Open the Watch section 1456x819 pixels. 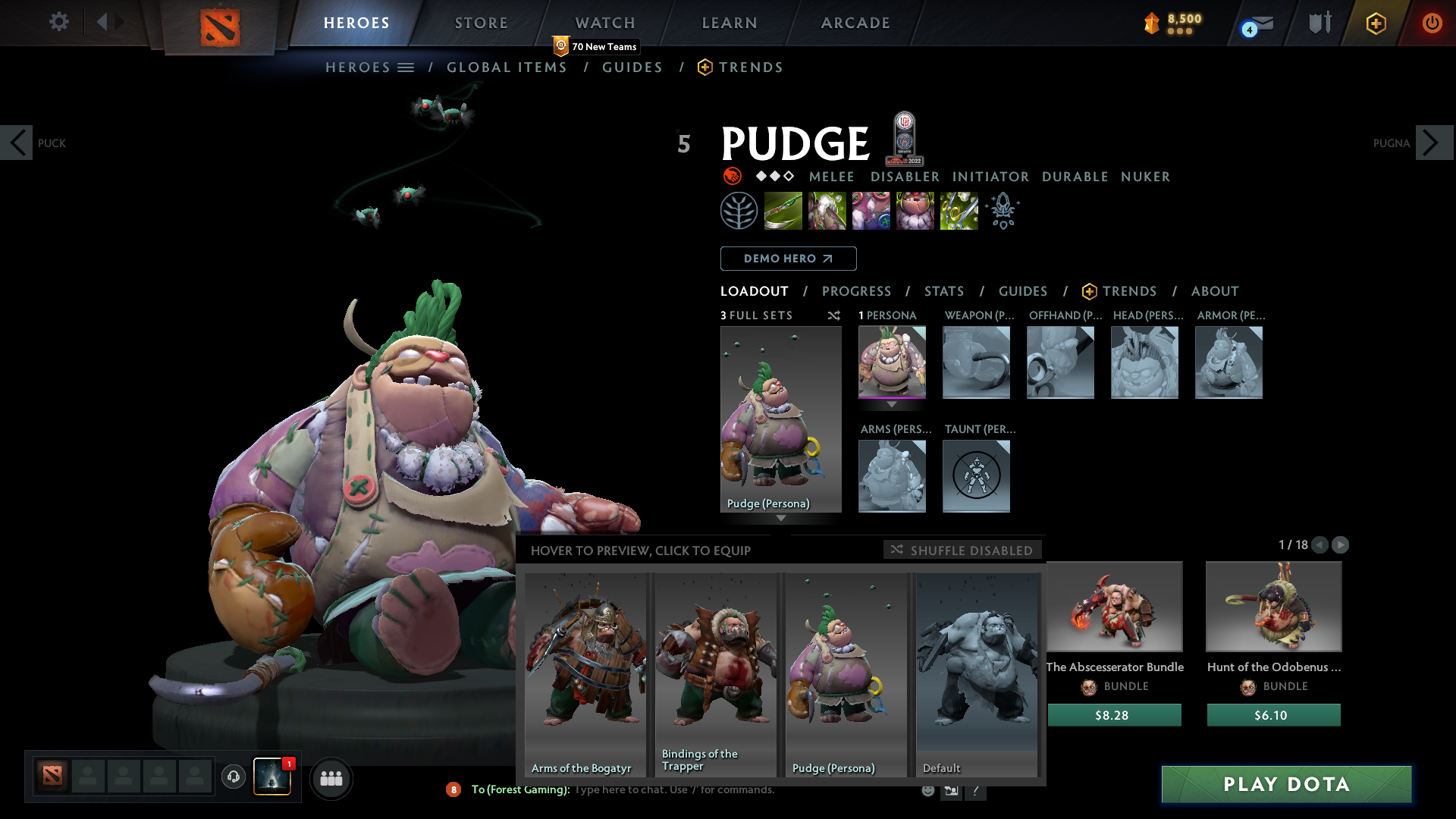coord(605,23)
